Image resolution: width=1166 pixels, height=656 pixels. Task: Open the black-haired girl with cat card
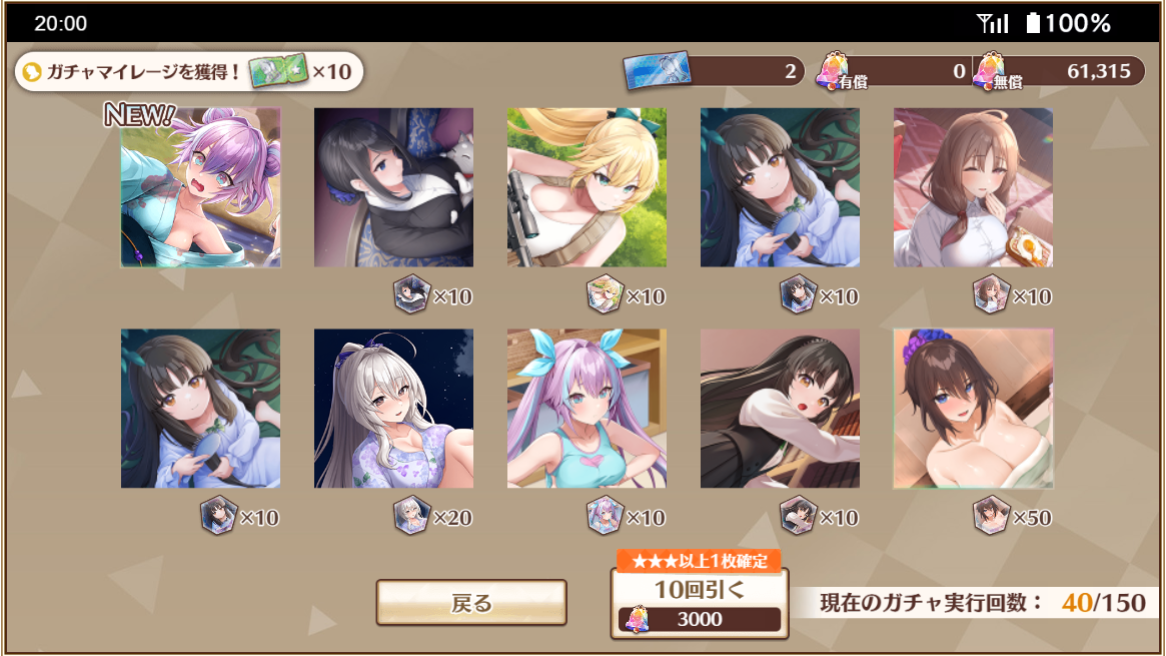pos(393,188)
